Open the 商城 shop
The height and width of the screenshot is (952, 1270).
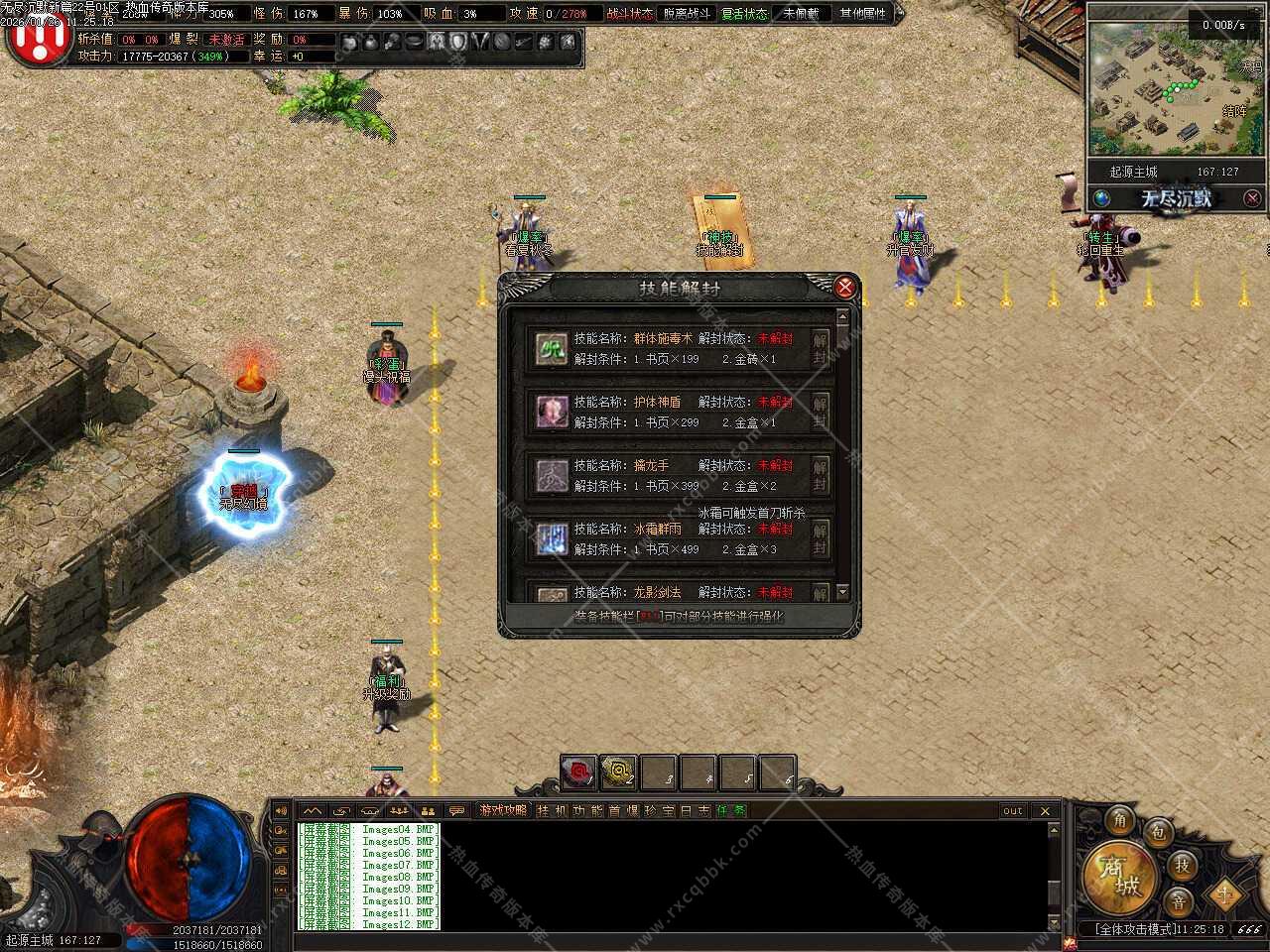[1118, 878]
